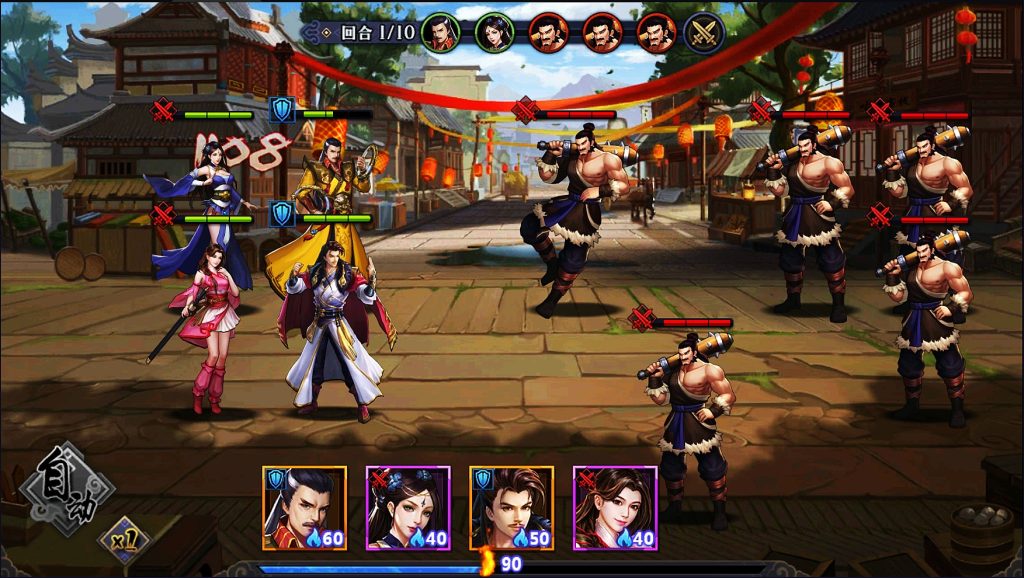Select the crossed swords icon in turn order
This screenshot has width=1024, height=578.
pos(704,33)
